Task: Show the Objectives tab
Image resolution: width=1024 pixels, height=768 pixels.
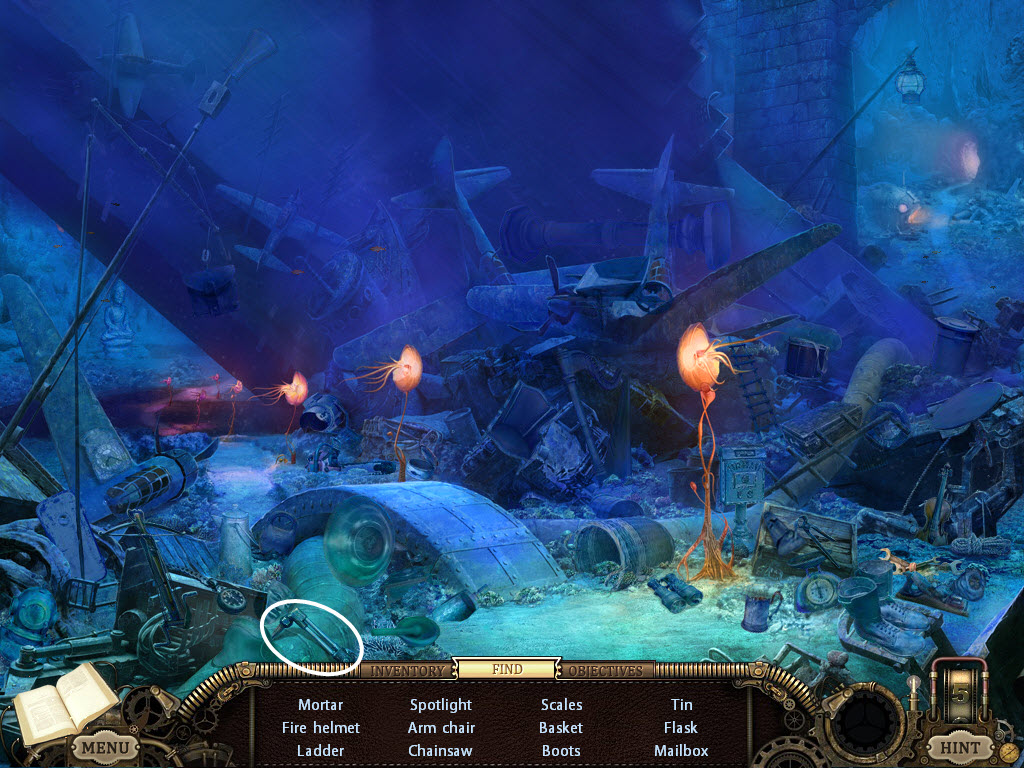Action: (607, 670)
